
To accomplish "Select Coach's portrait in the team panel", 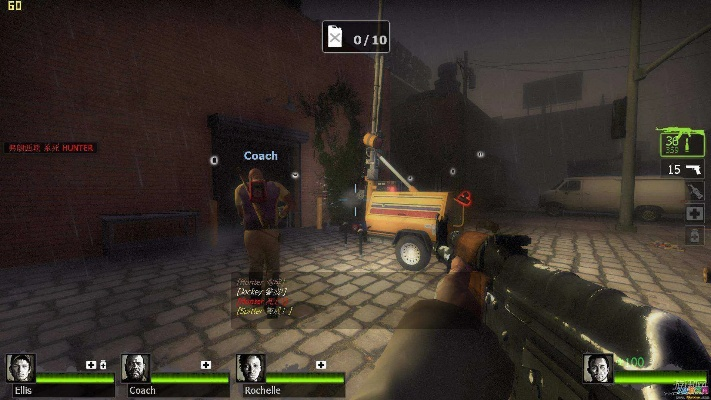I will [135, 369].
